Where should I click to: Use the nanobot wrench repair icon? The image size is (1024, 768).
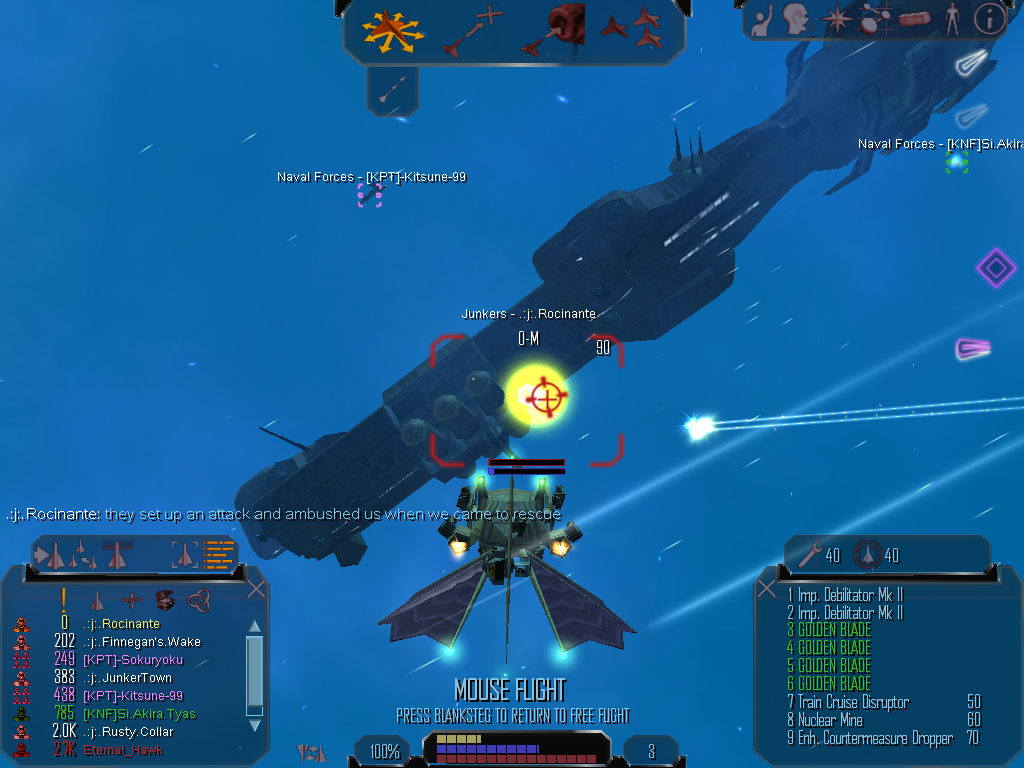click(809, 555)
